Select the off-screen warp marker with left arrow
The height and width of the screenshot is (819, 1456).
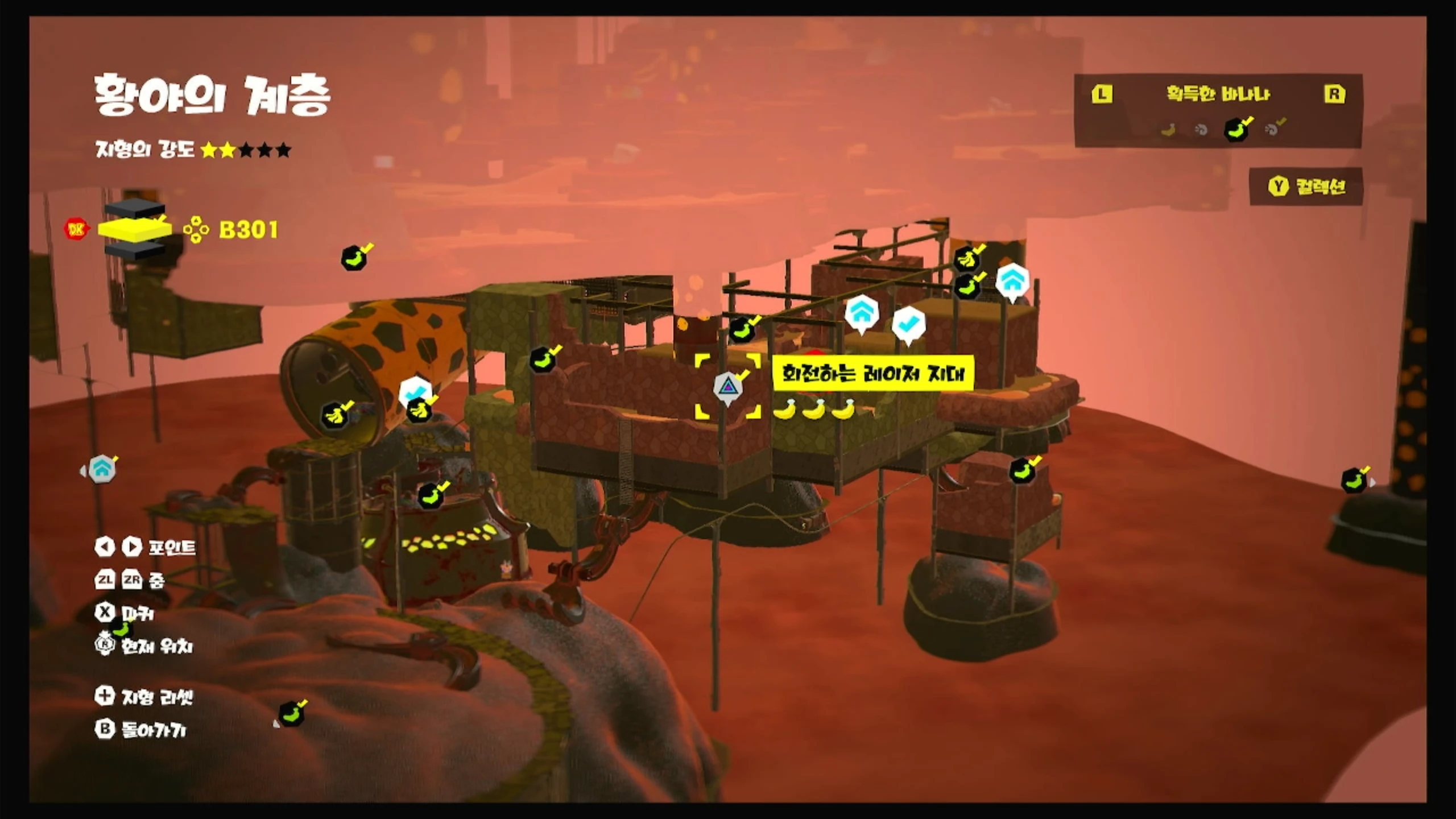tap(101, 470)
